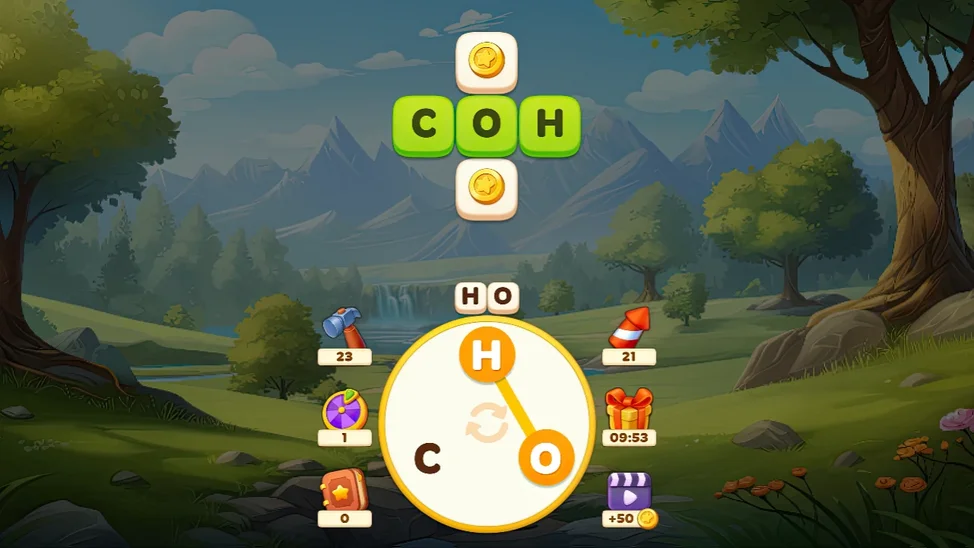Use the hammer hint booster
The width and height of the screenshot is (974, 548).
(x=345, y=326)
